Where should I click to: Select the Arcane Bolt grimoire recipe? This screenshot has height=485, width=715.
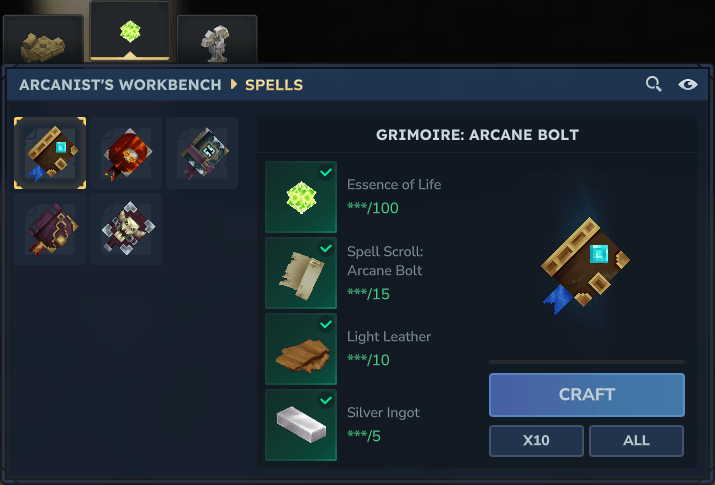tap(50, 153)
